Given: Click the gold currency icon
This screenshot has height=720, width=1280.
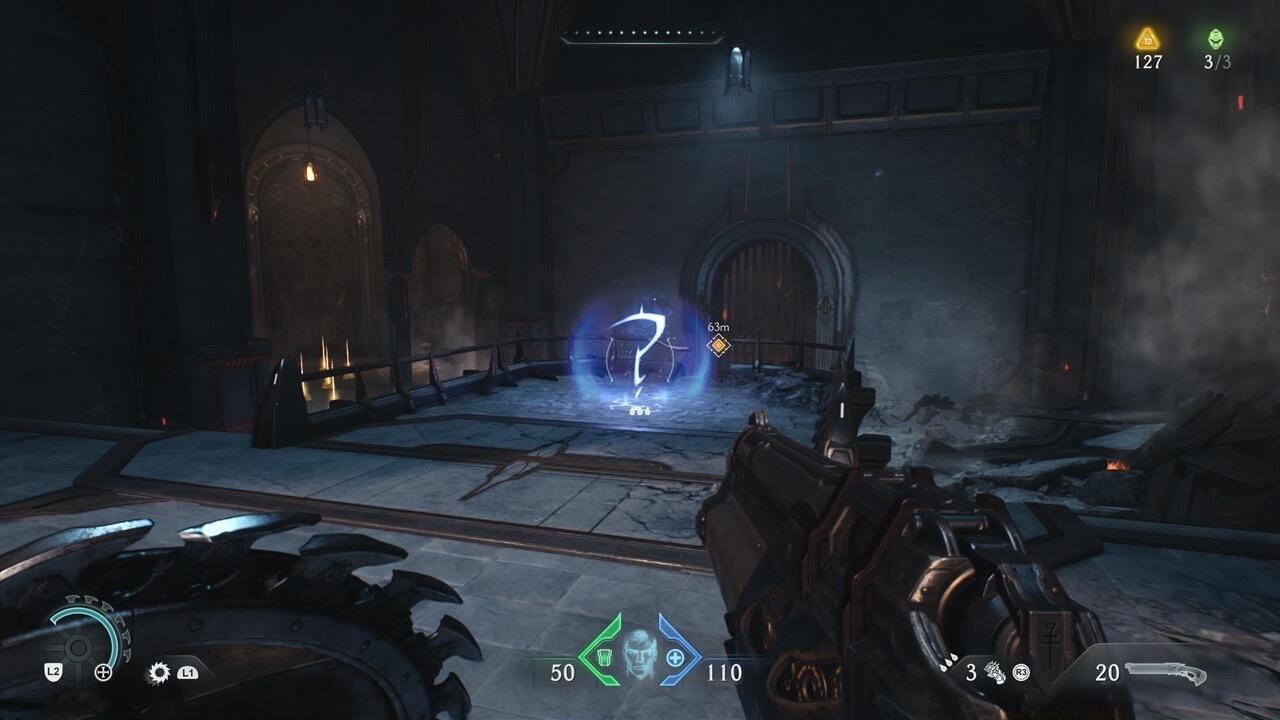Looking at the screenshot, I should pyautogui.click(x=1147, y=39).
